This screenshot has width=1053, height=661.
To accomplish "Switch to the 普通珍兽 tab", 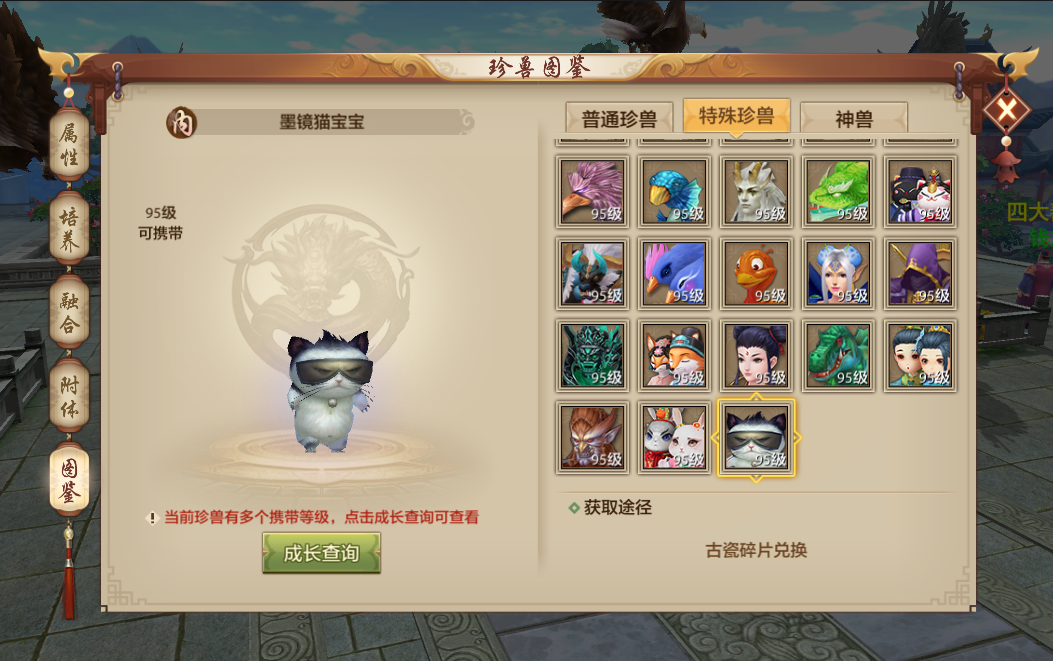I will [619, 119].
